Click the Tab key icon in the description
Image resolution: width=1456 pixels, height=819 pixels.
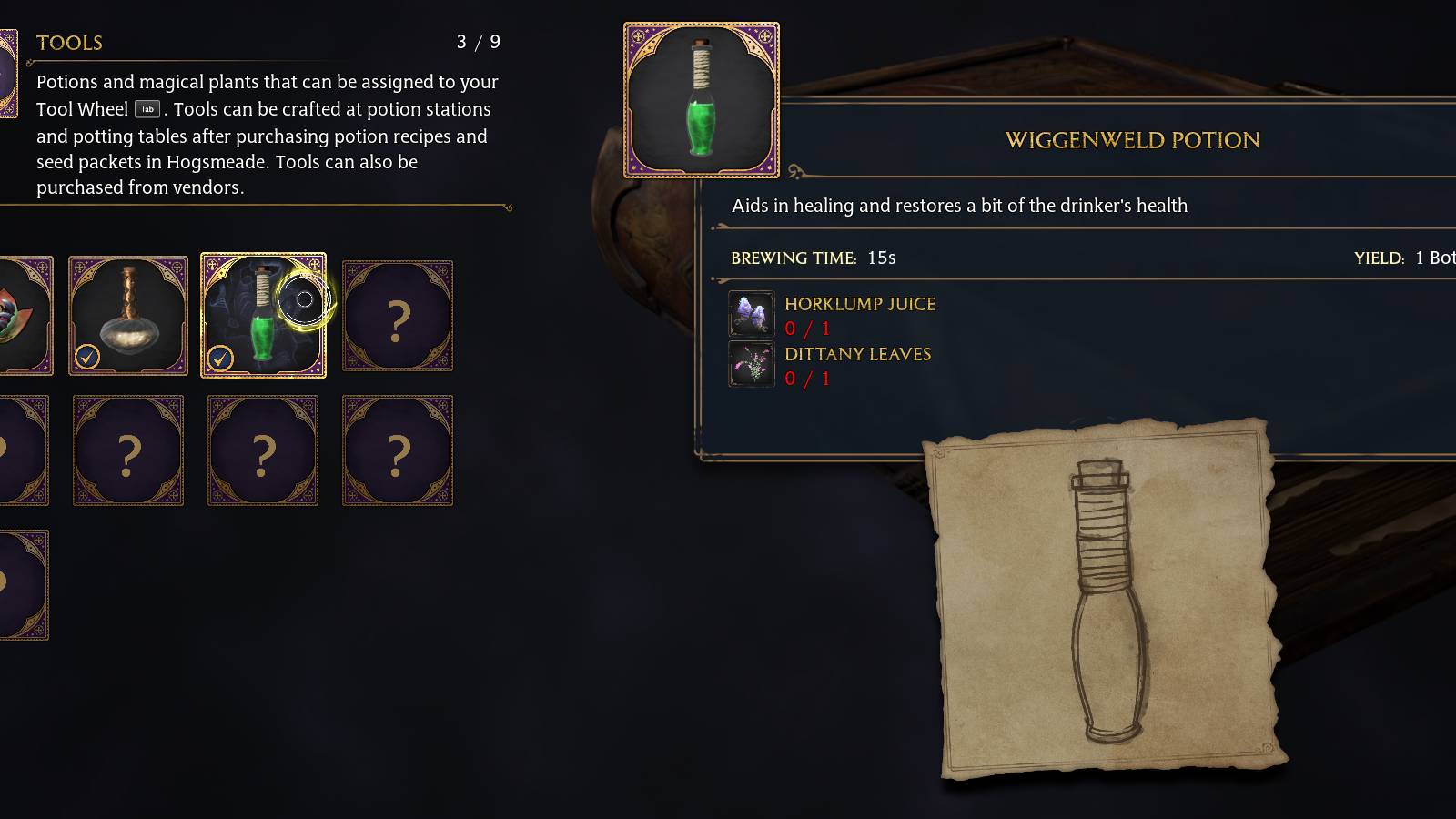[146, 108]
